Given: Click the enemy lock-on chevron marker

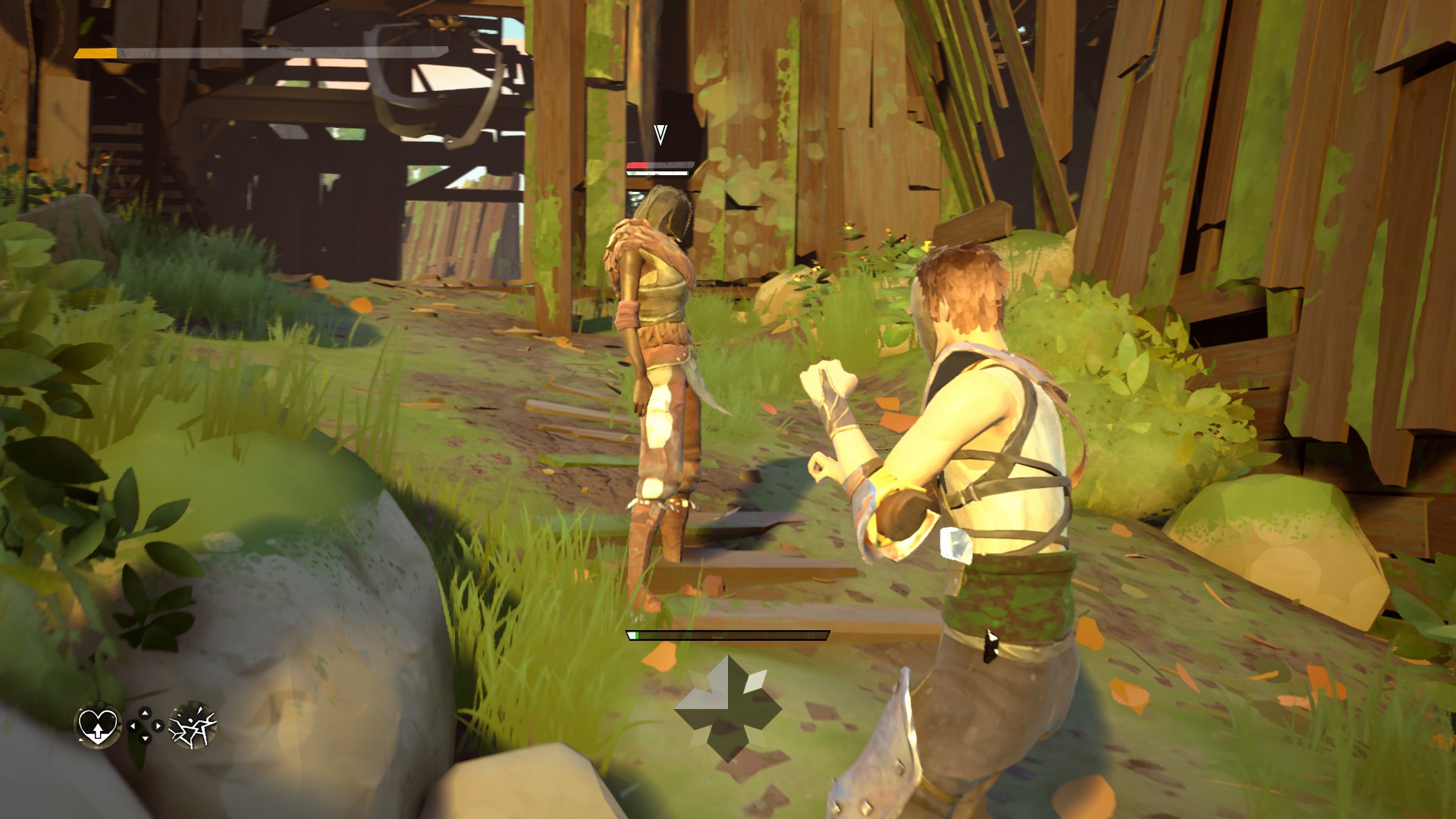Looking at the screenshot, I should coord(661,135).
